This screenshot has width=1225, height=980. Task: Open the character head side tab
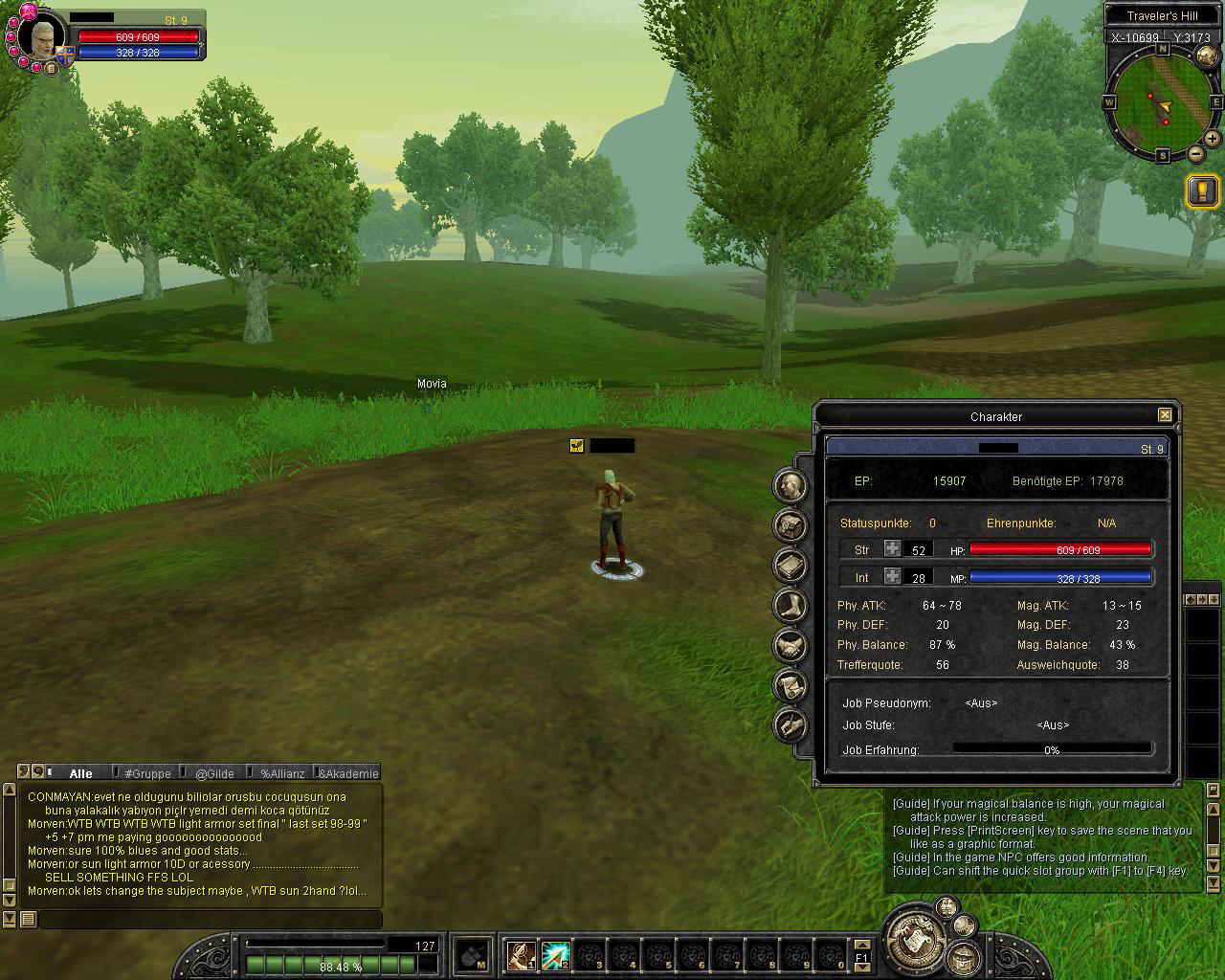(x=790, y=485)
